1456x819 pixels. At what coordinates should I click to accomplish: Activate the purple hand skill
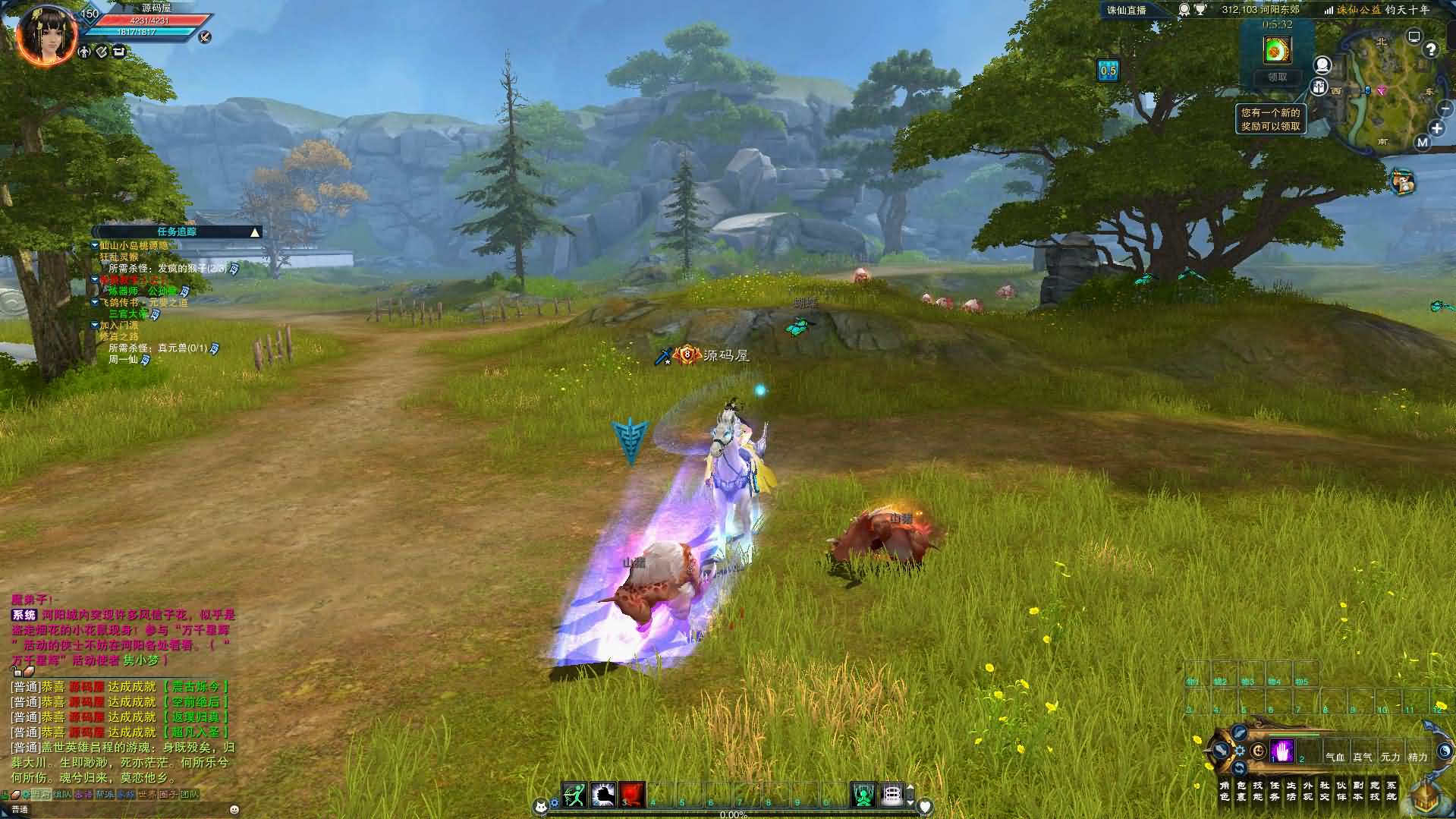[x=1282, y=751]
